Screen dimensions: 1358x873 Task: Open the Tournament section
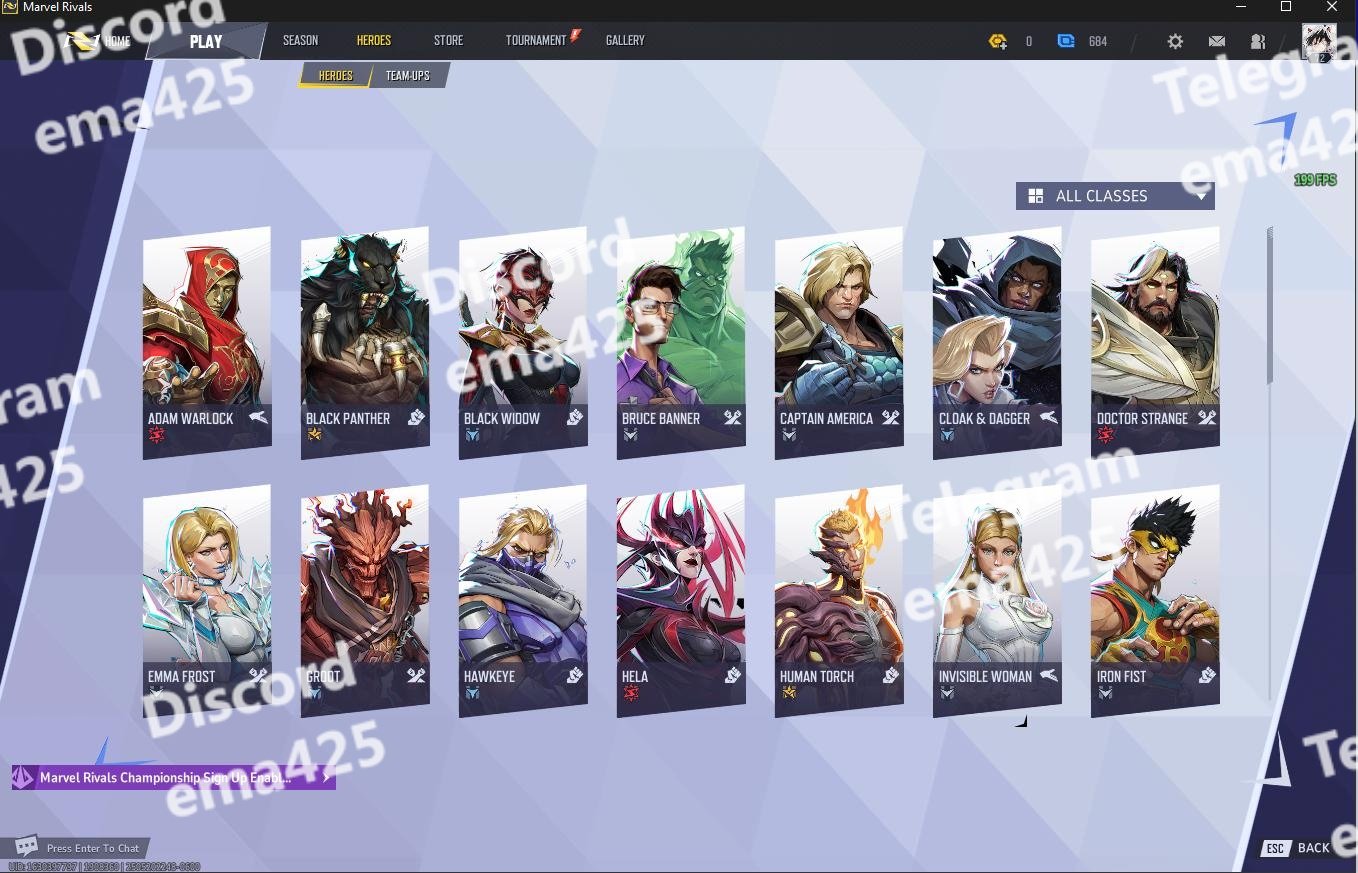pyautogui.click(x=536, y=40)
